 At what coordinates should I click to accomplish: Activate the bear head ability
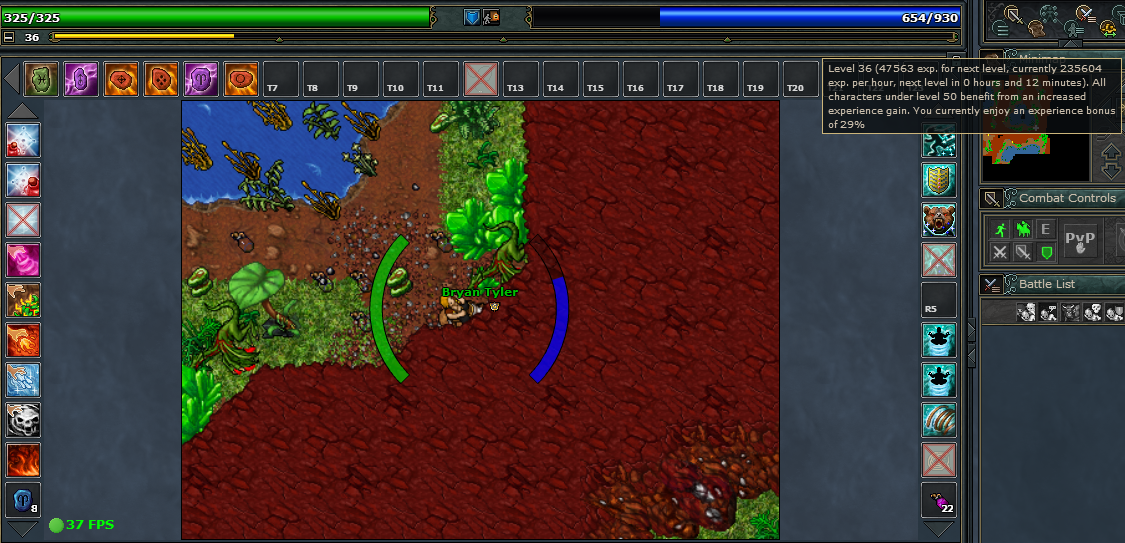(x=939, y=220)
